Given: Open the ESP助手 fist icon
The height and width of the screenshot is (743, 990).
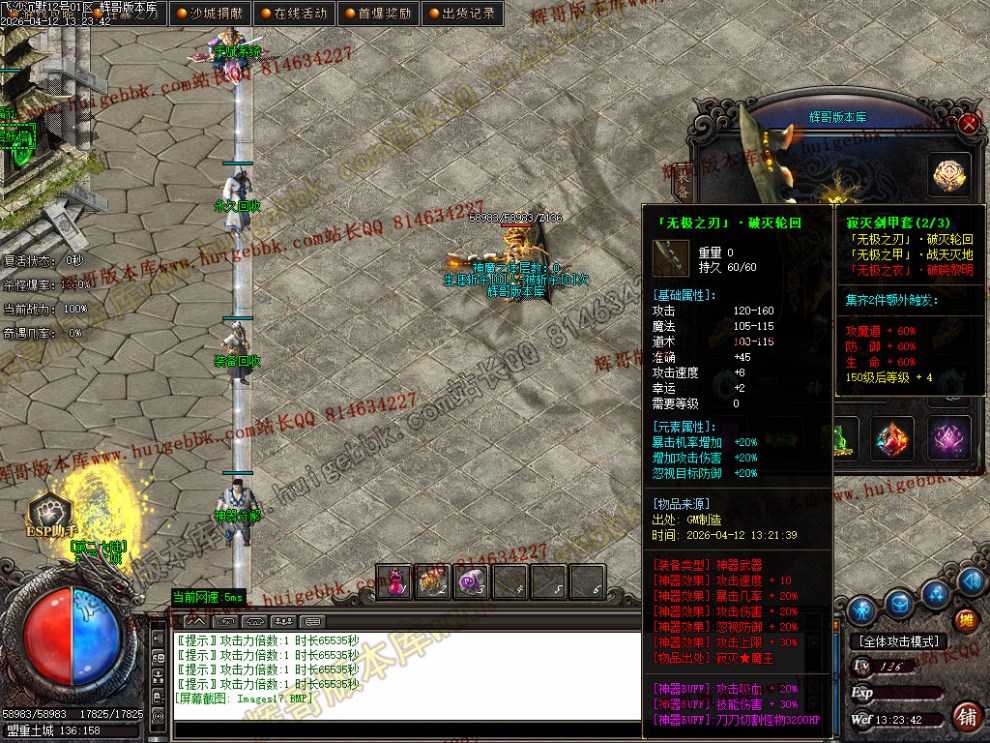Looking at the screenshot, I should tap(48, 512).
